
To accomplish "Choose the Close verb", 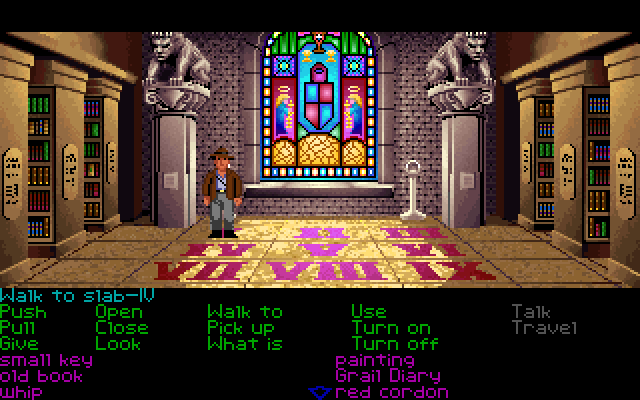I will [122, 328].
